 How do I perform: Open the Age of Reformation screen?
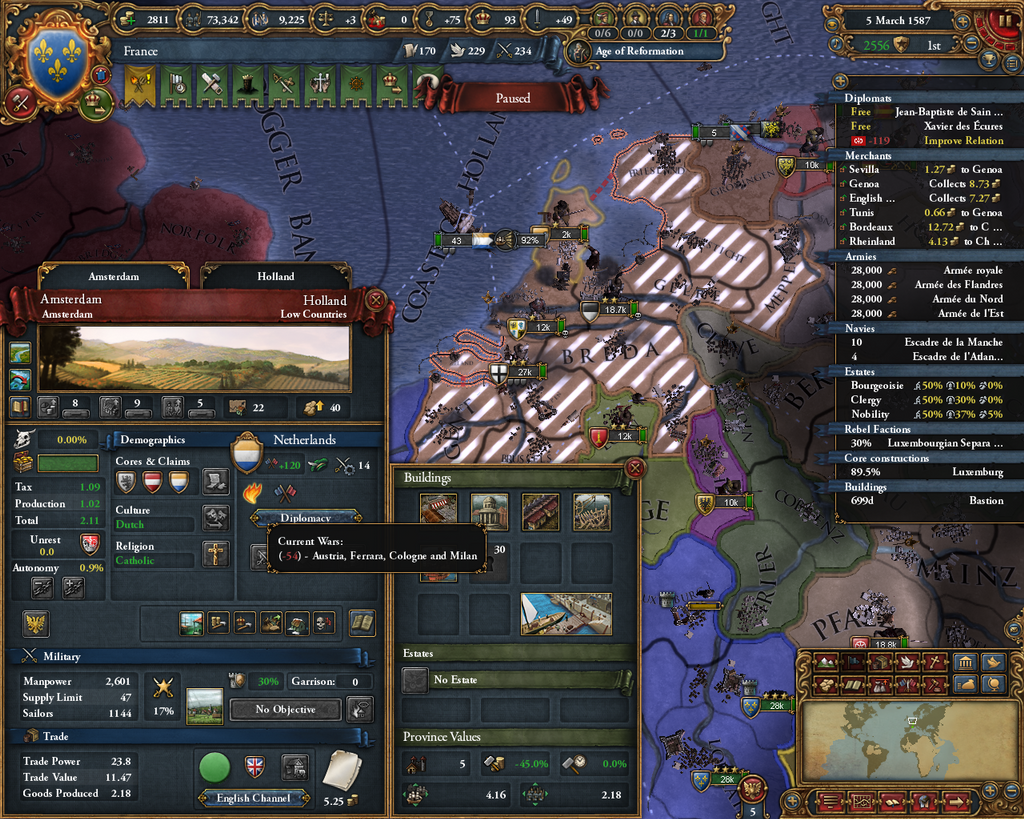[x=628, y=51]
